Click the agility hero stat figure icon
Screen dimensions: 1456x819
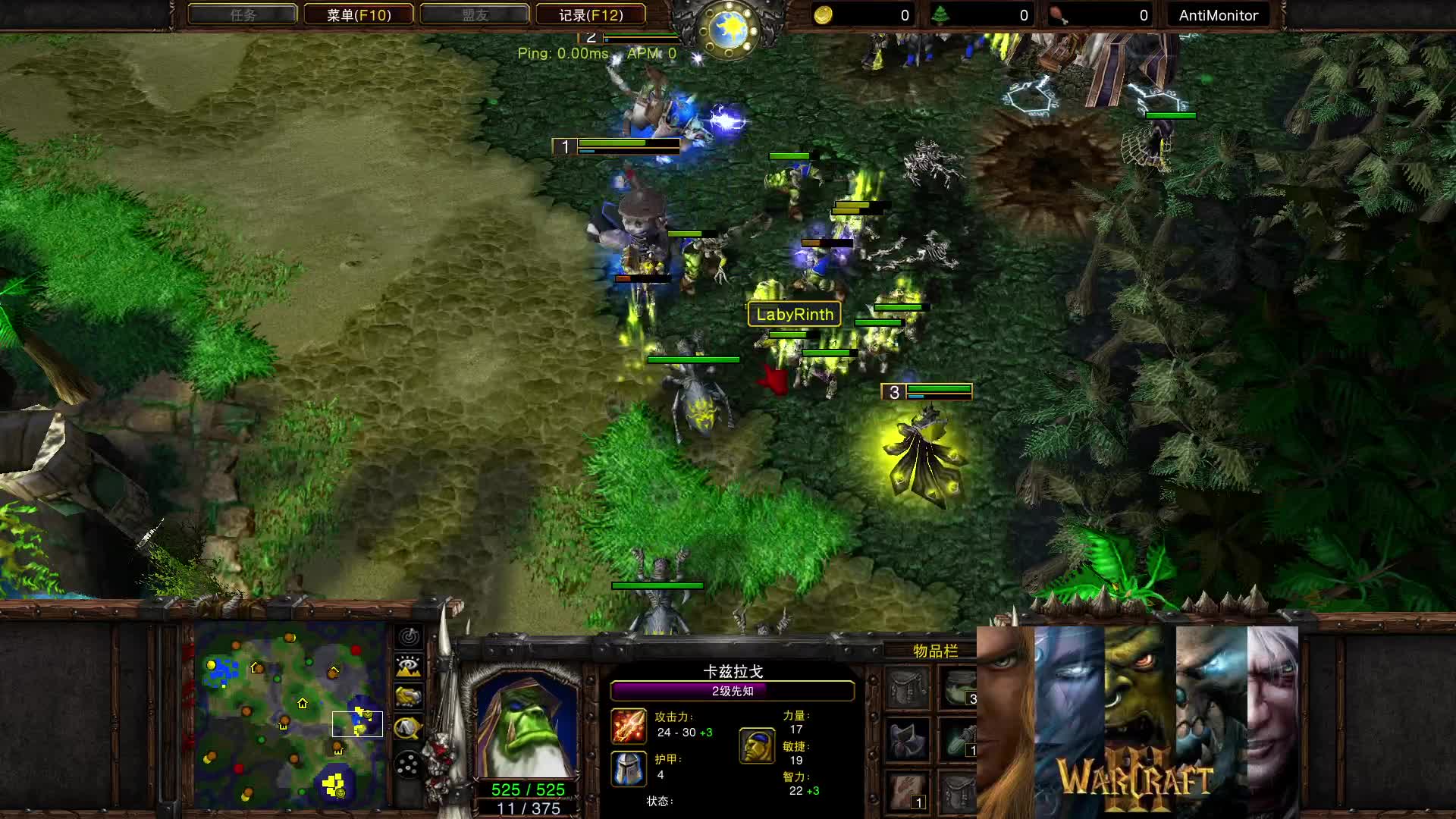click(758, 747)
